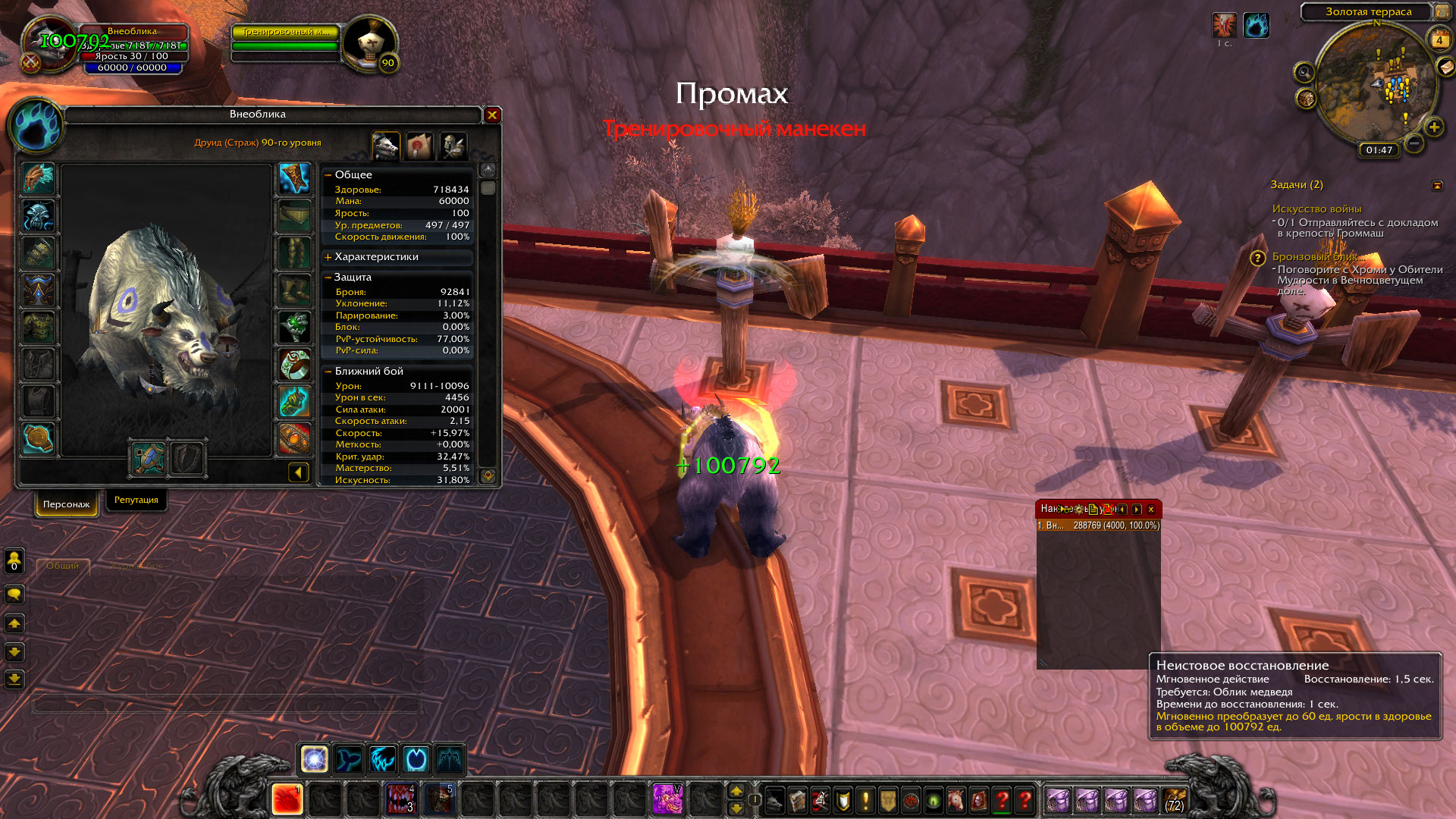Close the character panel window

click(492, 115)
